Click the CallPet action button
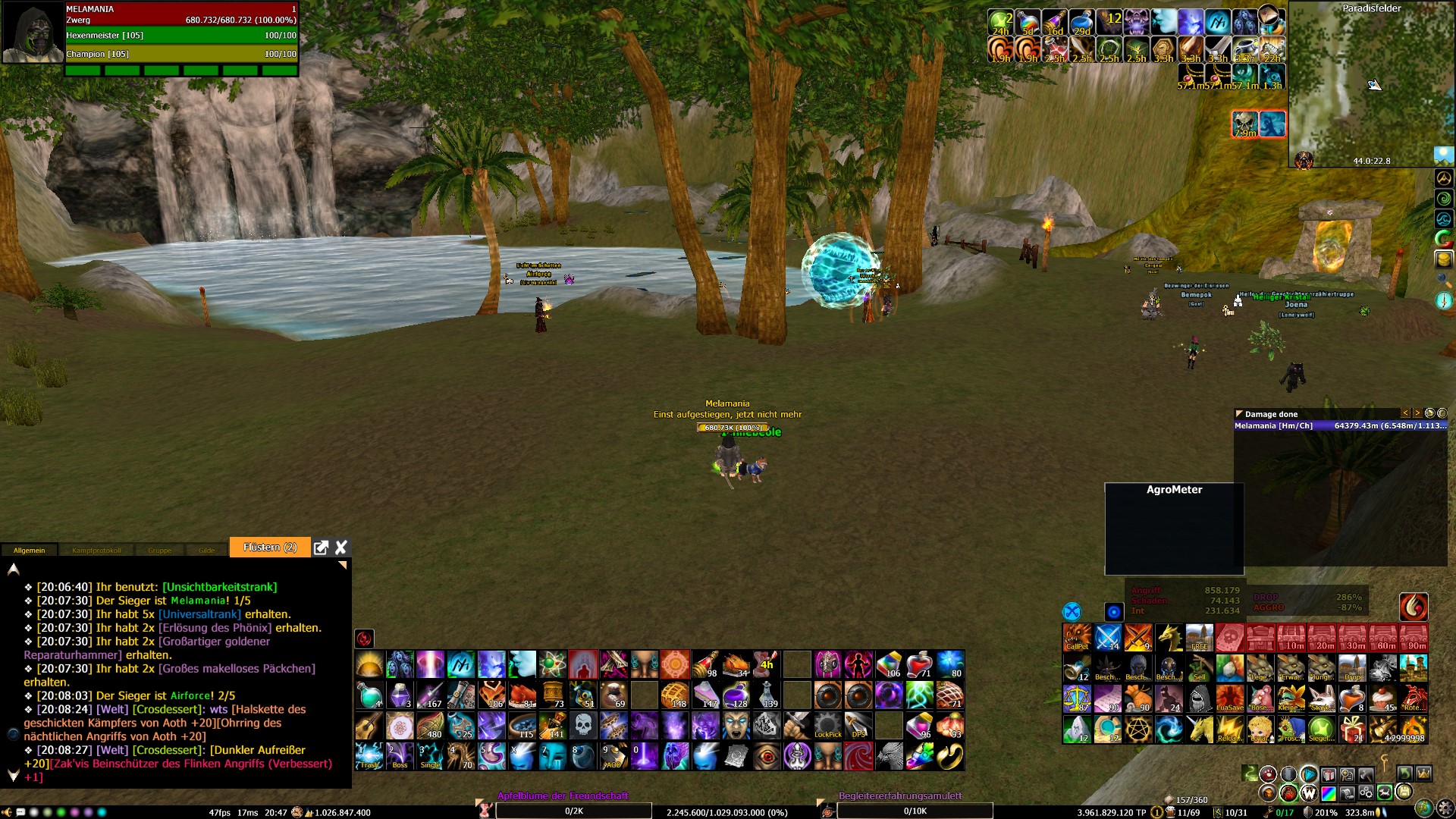Image resolution: width=1456 pixels, height=819 pixels. 1077,638
